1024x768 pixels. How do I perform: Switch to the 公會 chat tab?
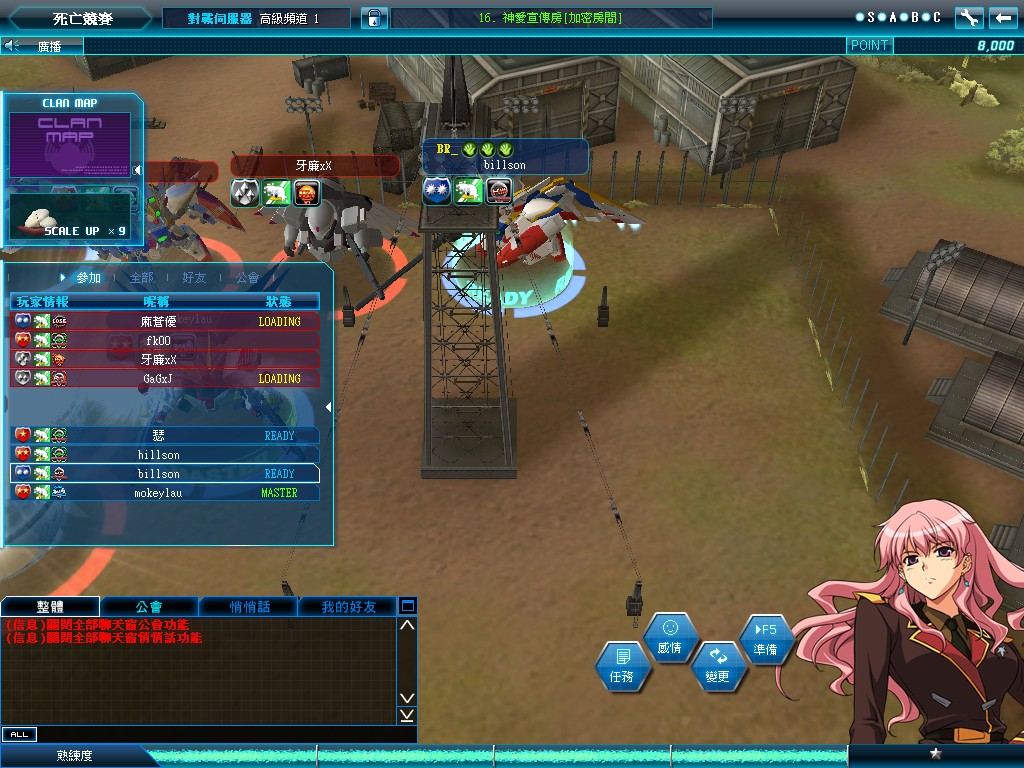149,606
